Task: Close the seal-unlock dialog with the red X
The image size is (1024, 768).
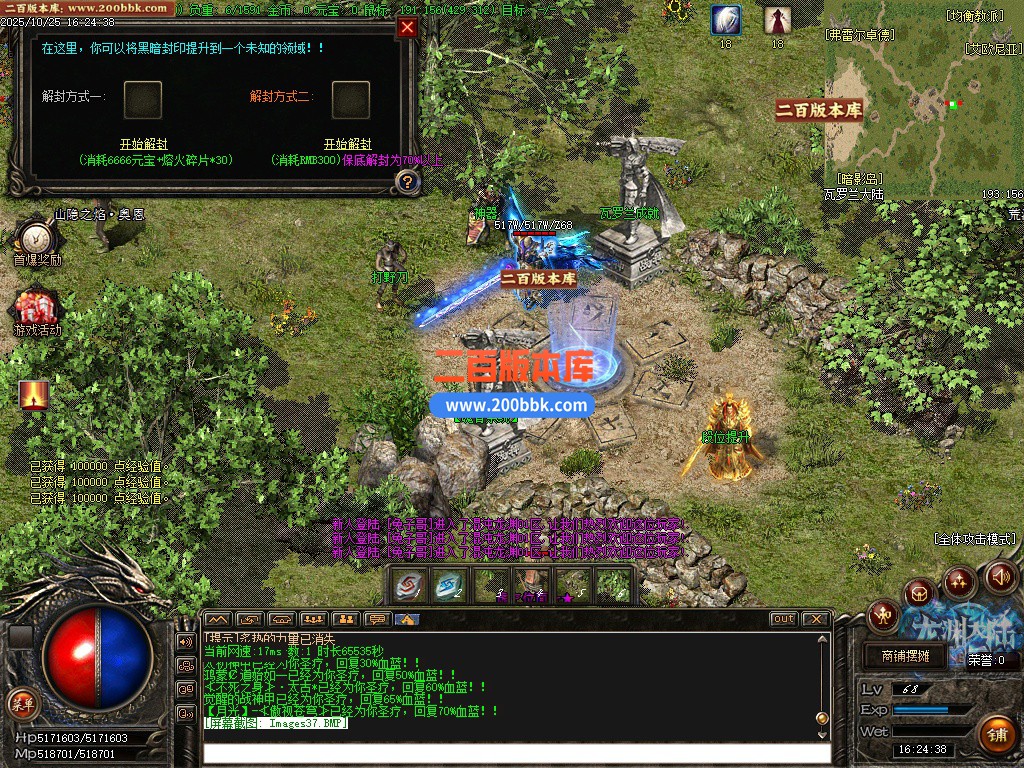Action: point(407,28)
